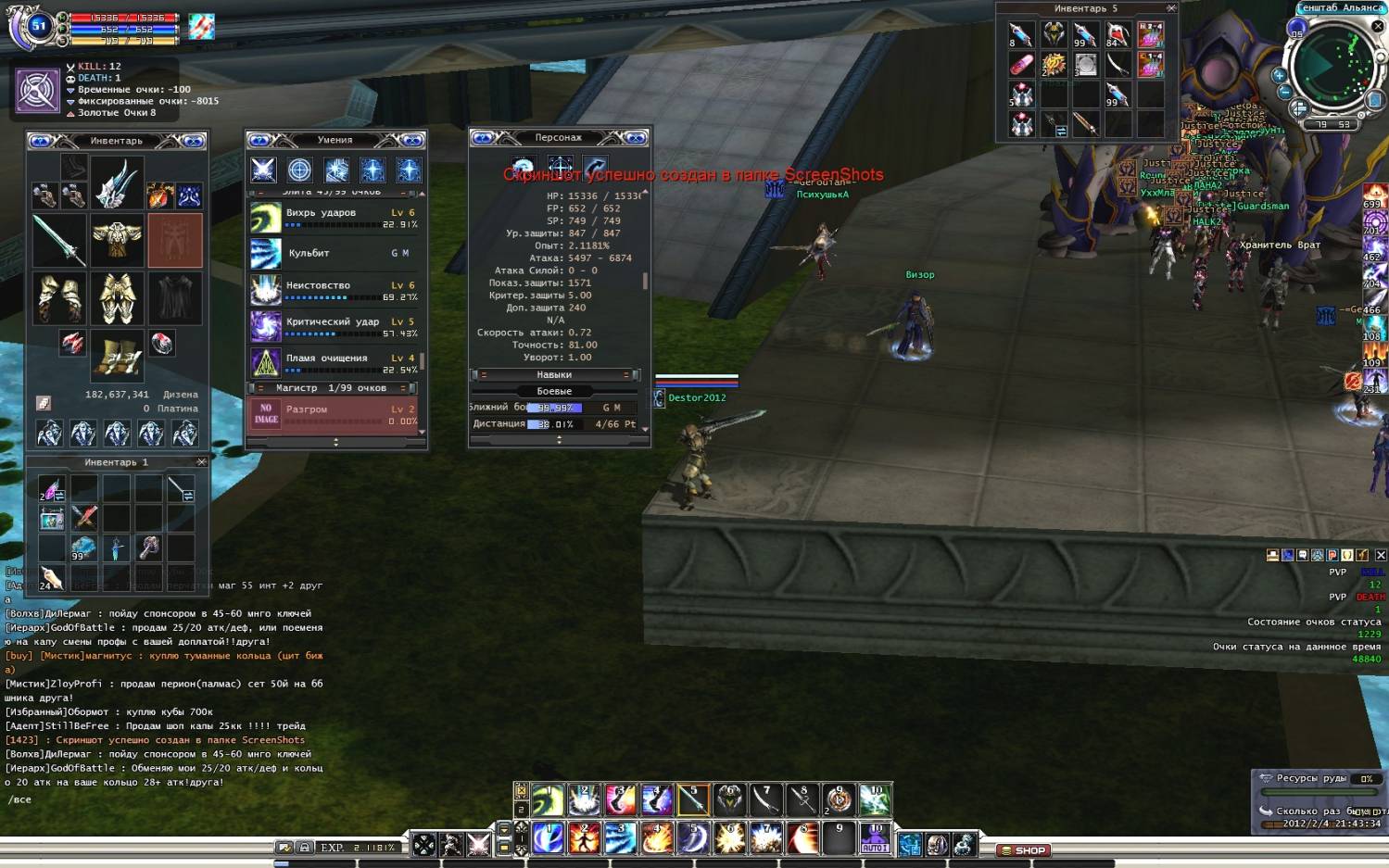Open the SHOP button

pyautogui.click(x=1023, y=849)
